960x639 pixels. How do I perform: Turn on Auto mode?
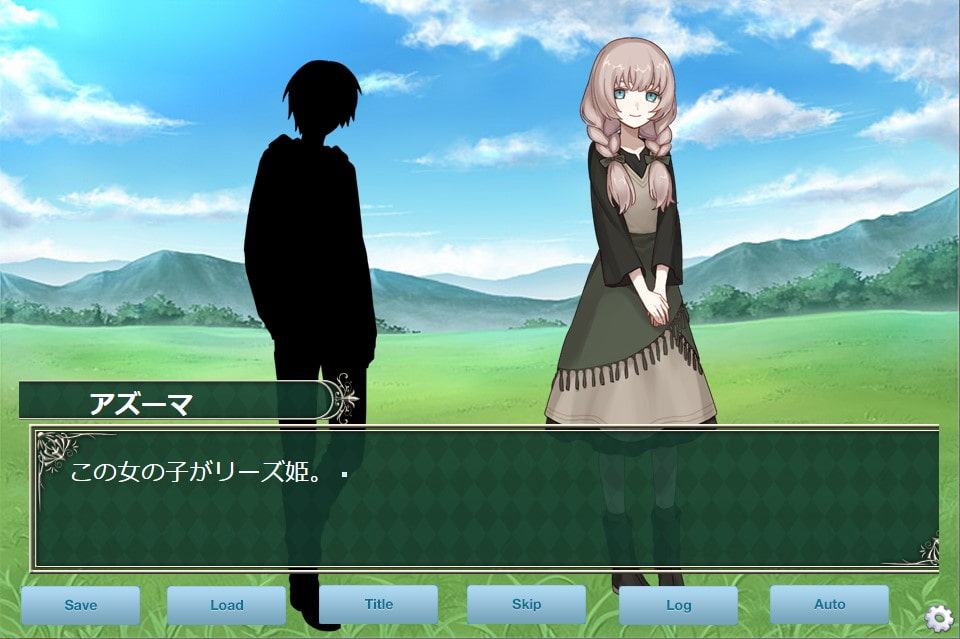[x=829, y=604]
